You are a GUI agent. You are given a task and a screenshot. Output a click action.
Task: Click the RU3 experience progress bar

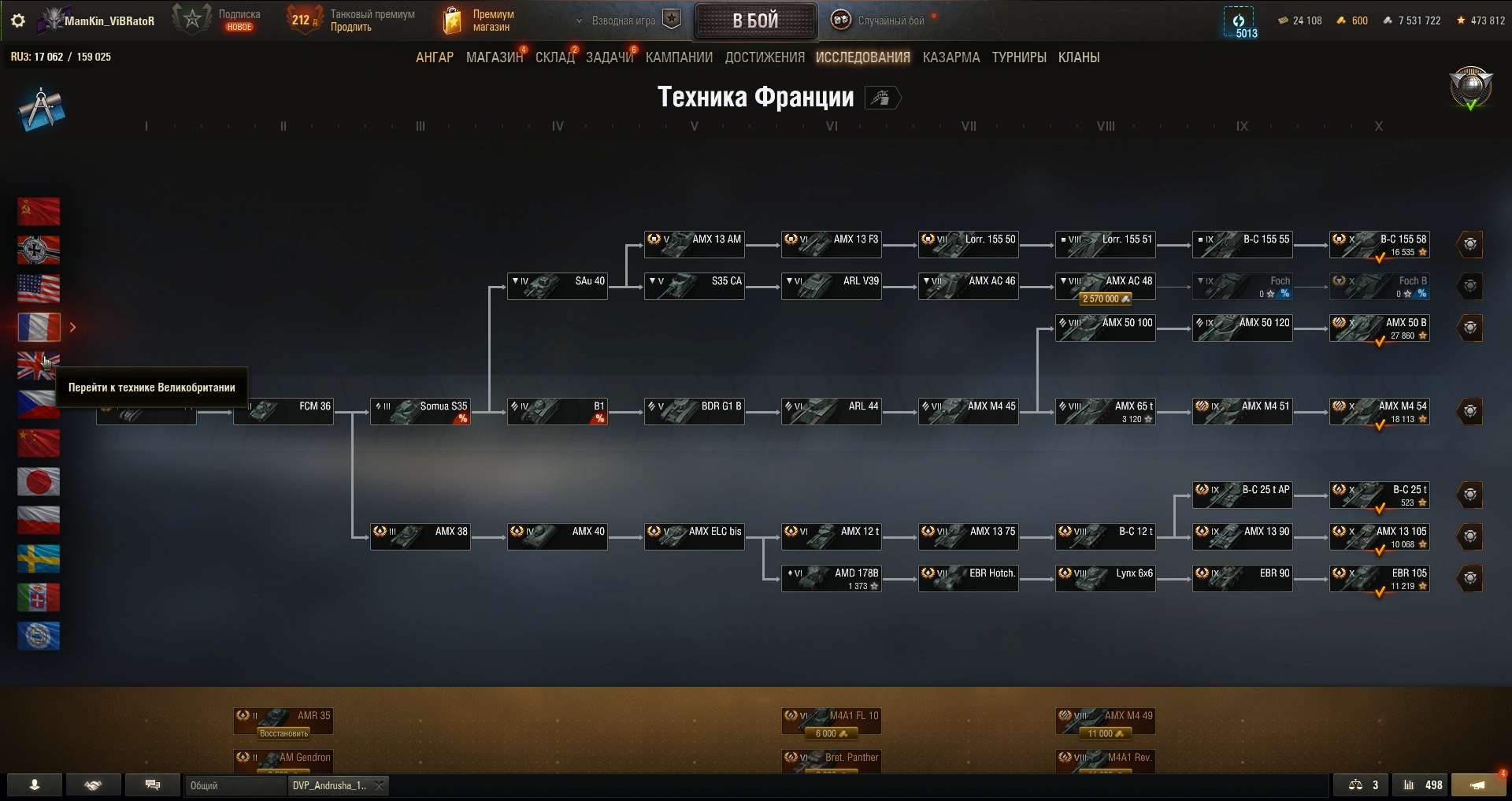pos(61,56)
